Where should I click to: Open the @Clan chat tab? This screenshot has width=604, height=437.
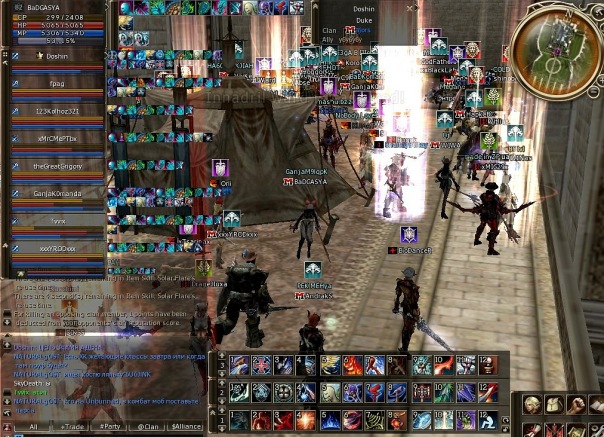click(148, 425)
